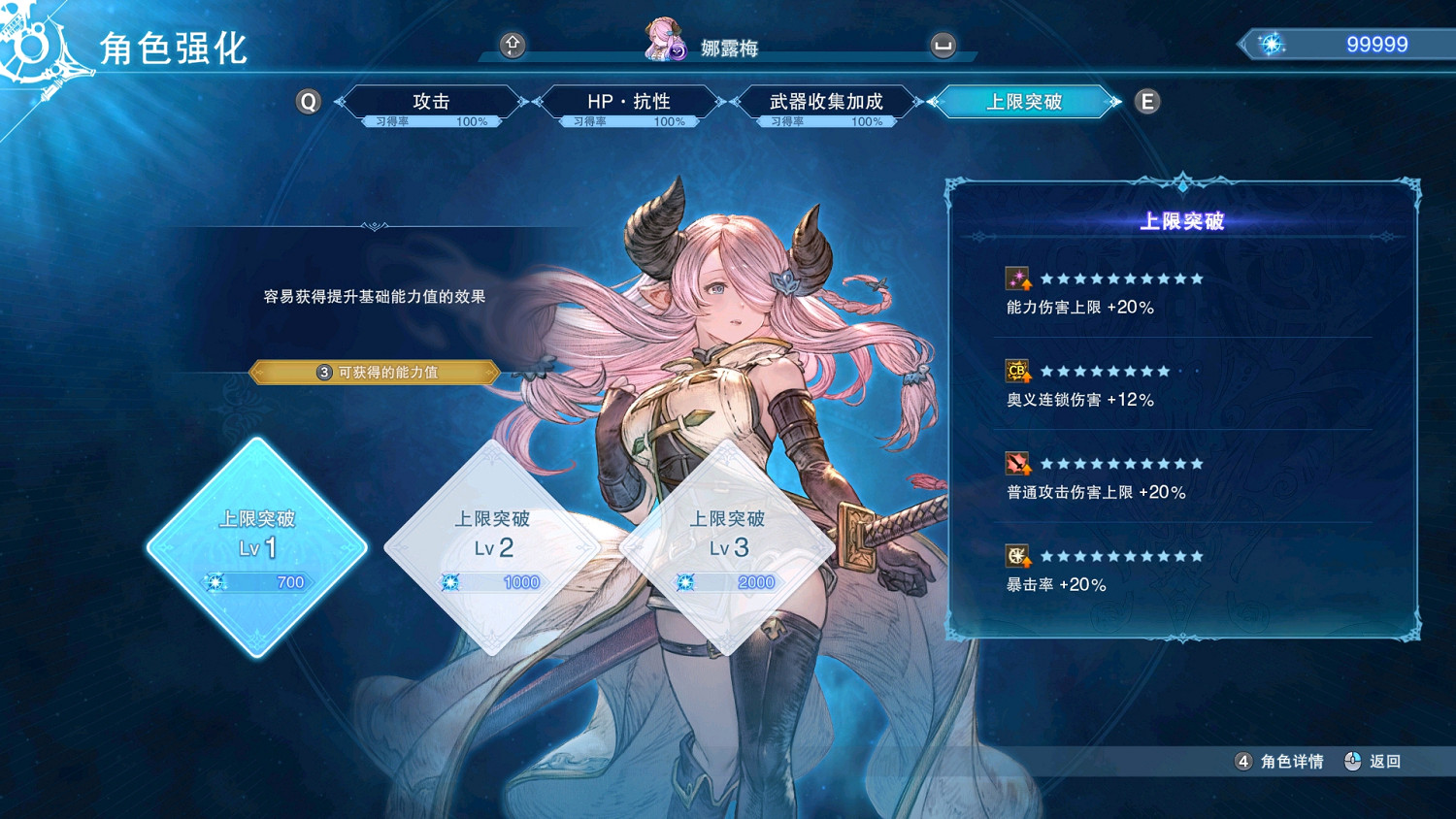Click the mouse-wheel 返回 icon
The height and width of the screenshot is (819, 1456).
click(1352, 762)
